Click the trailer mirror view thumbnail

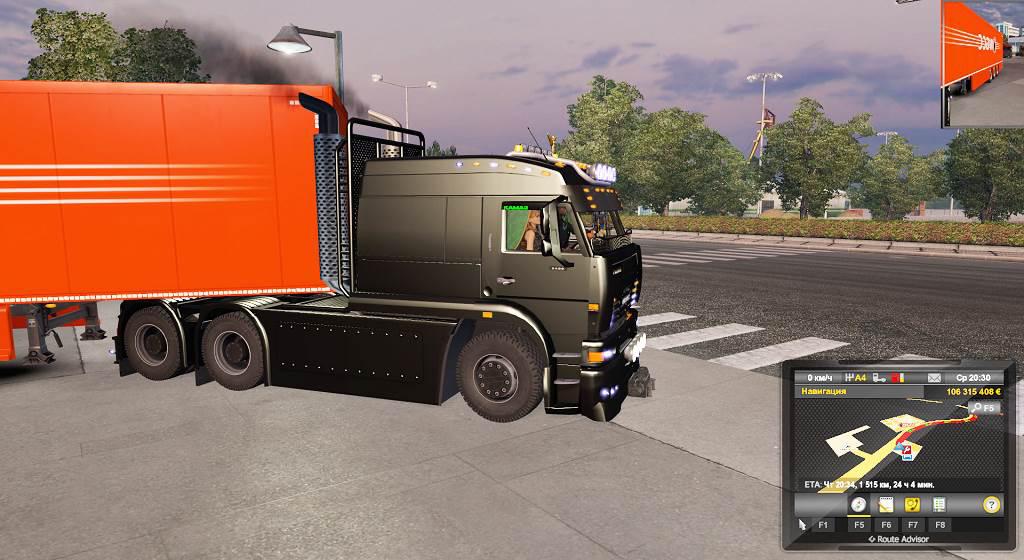(x=982, y=63)
